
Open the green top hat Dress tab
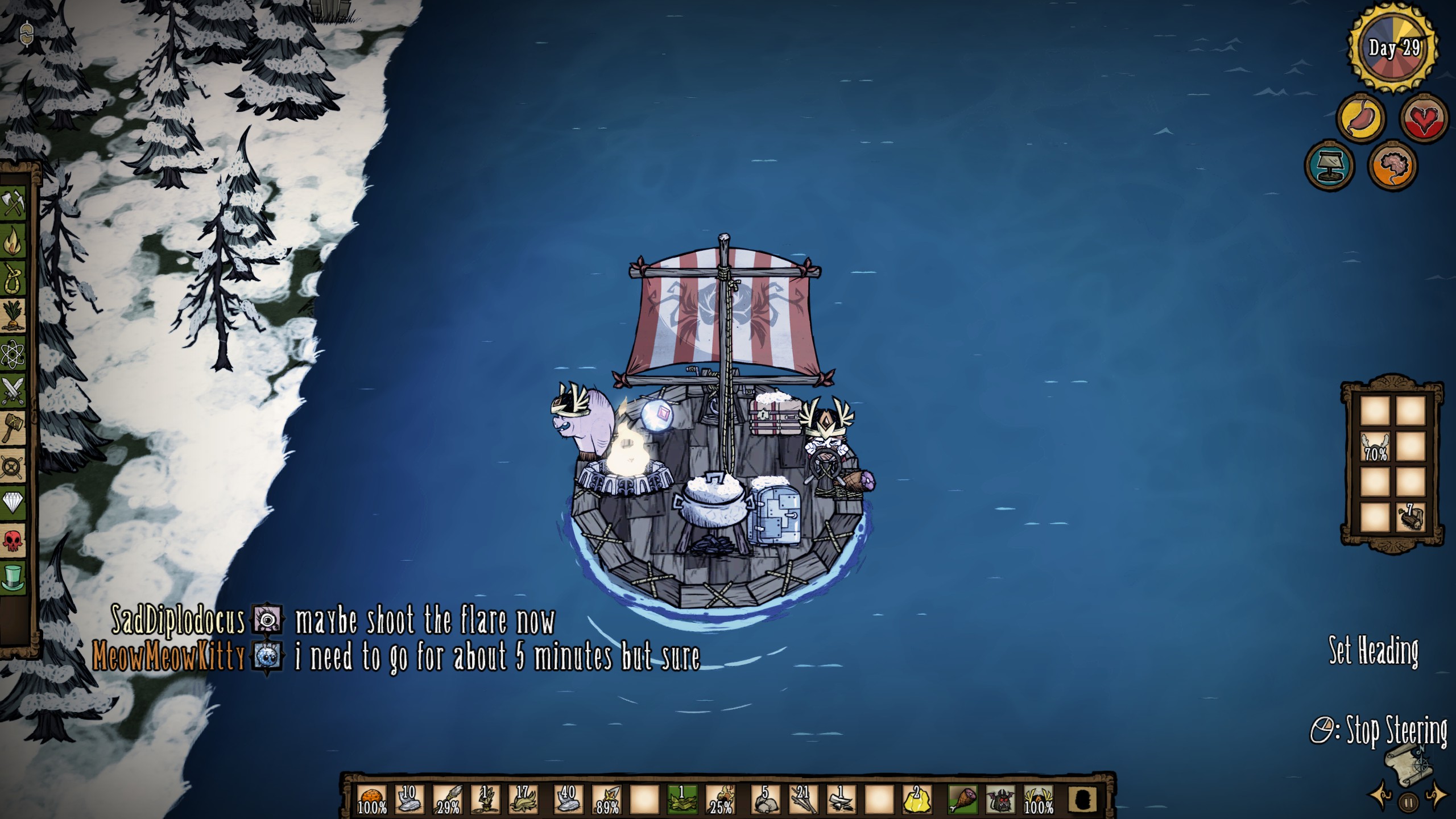tap(14, 577)
